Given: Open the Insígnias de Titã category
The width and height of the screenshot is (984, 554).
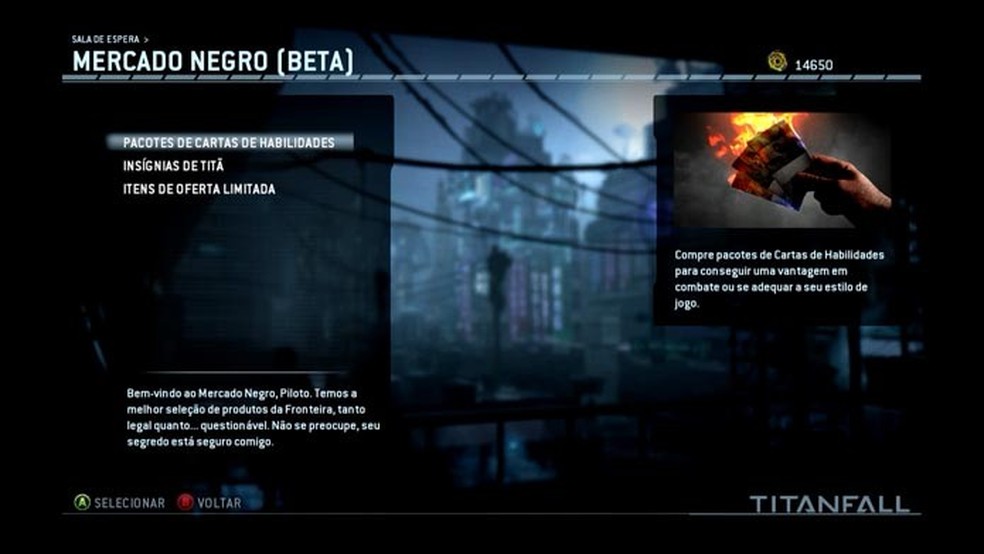Looking at the screenshot, I should click(x=173, y=166).
